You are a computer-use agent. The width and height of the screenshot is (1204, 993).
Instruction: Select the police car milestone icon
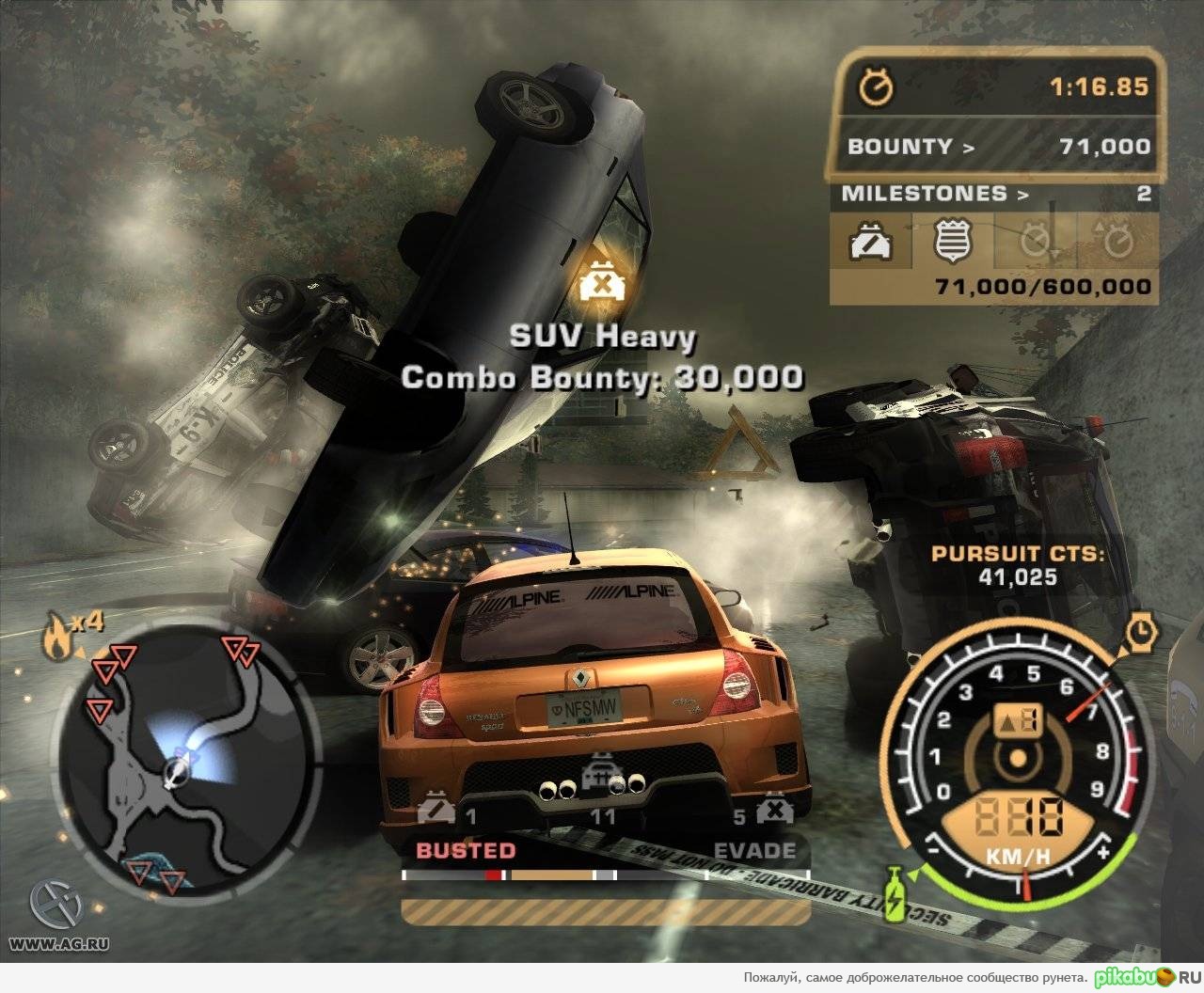coord(871,243)
